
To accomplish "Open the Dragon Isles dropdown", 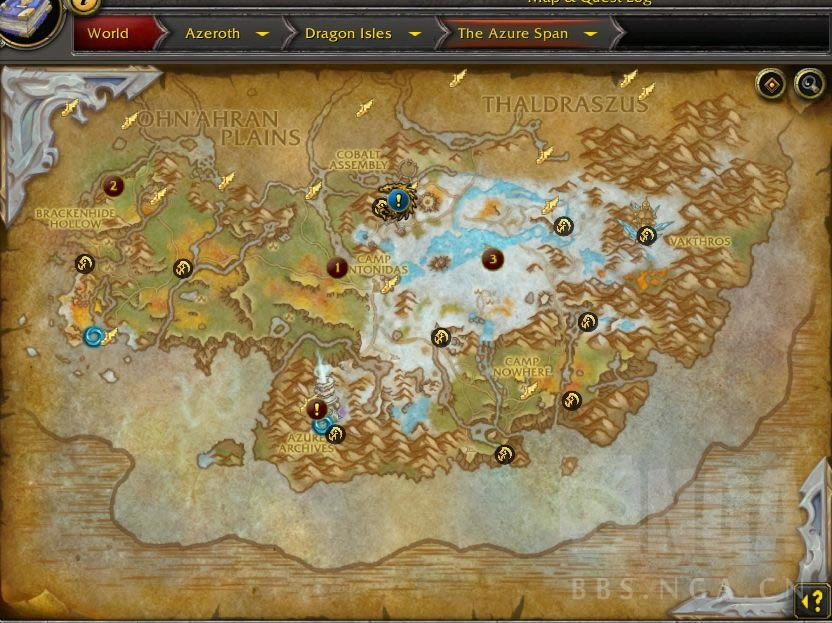I will pos(414,33).
